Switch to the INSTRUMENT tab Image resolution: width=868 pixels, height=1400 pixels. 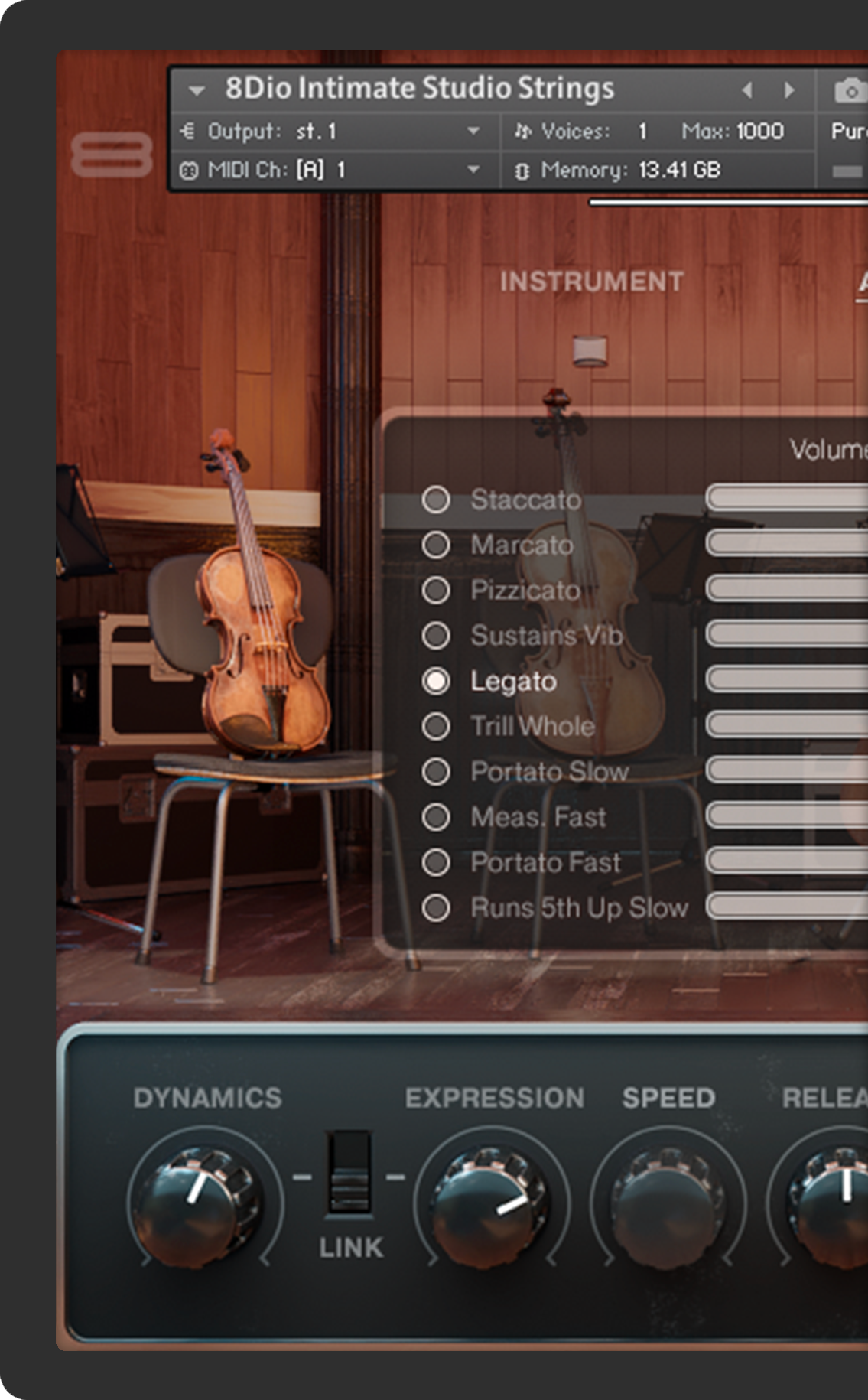tap(591, 282)
